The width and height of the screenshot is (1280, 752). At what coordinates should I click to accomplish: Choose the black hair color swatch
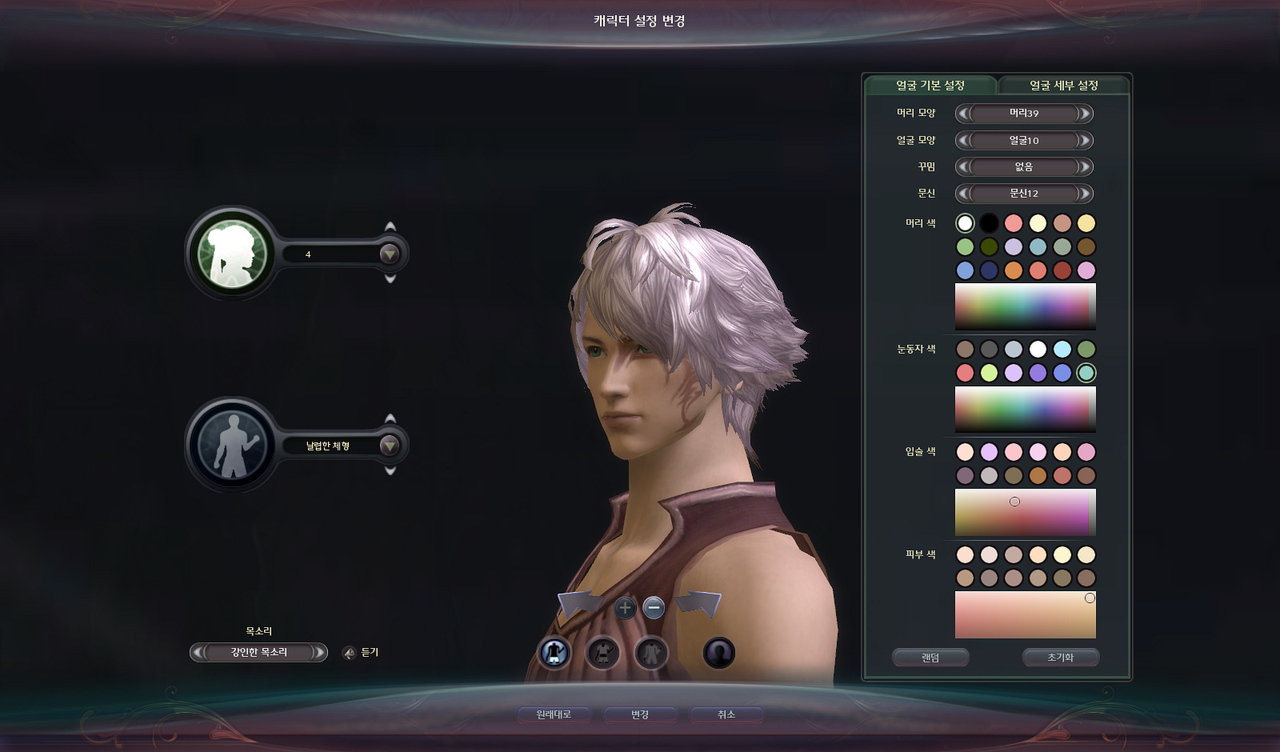(x=989, y=223)
